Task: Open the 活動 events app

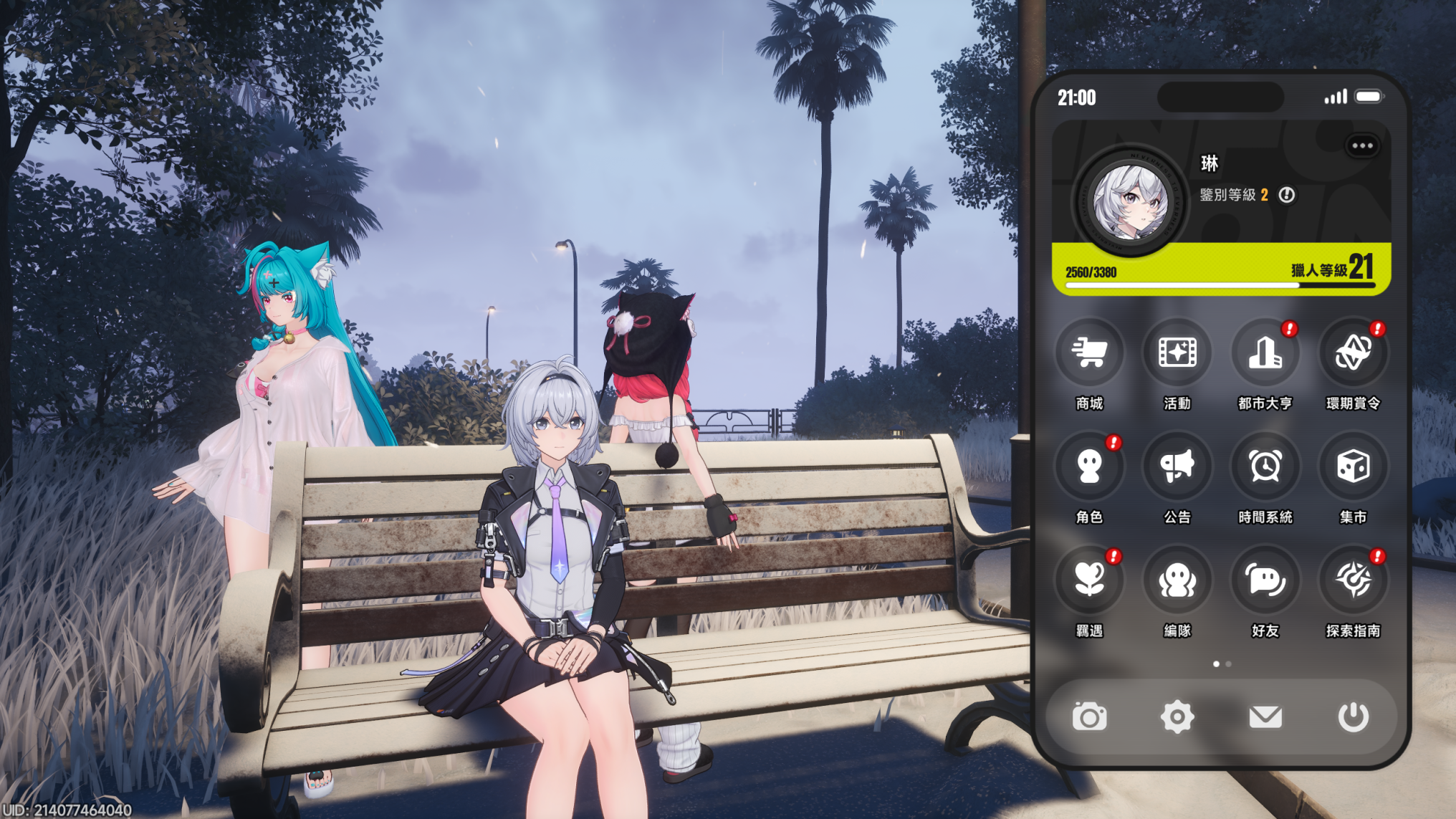Action: pyautogui.click(x=1177, y=353)
